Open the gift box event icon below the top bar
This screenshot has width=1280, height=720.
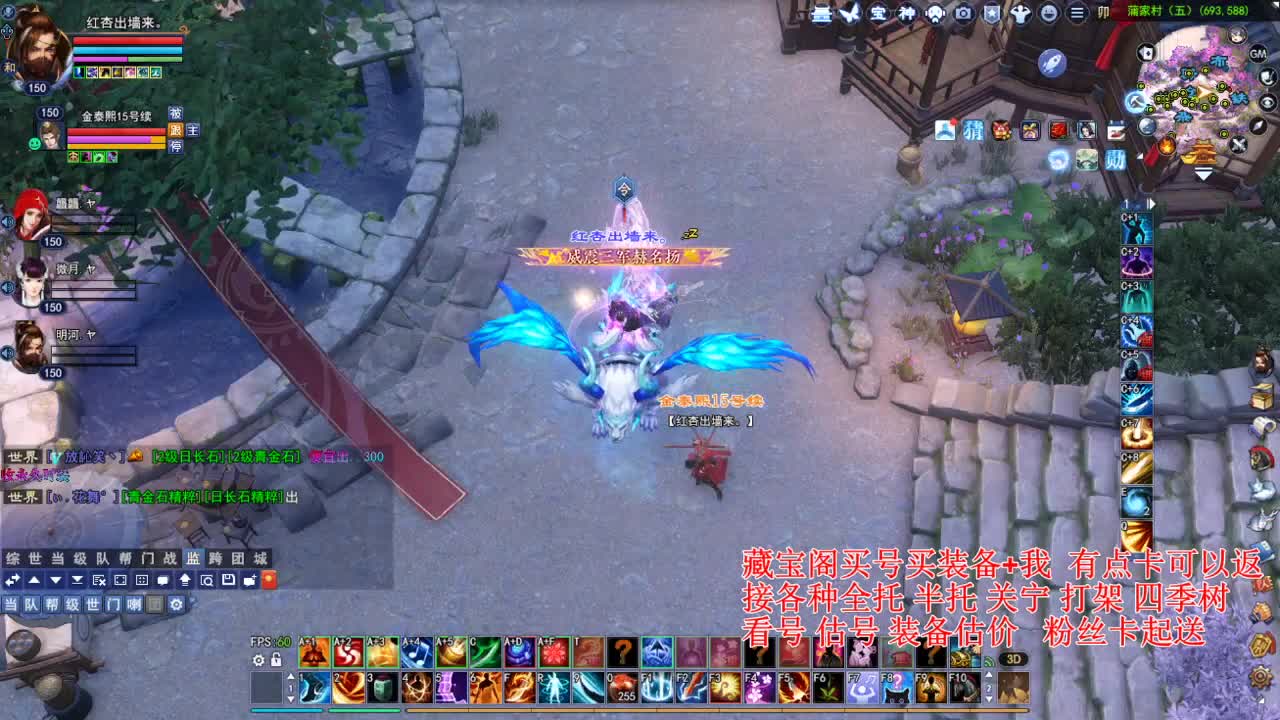coord(1031,130)
